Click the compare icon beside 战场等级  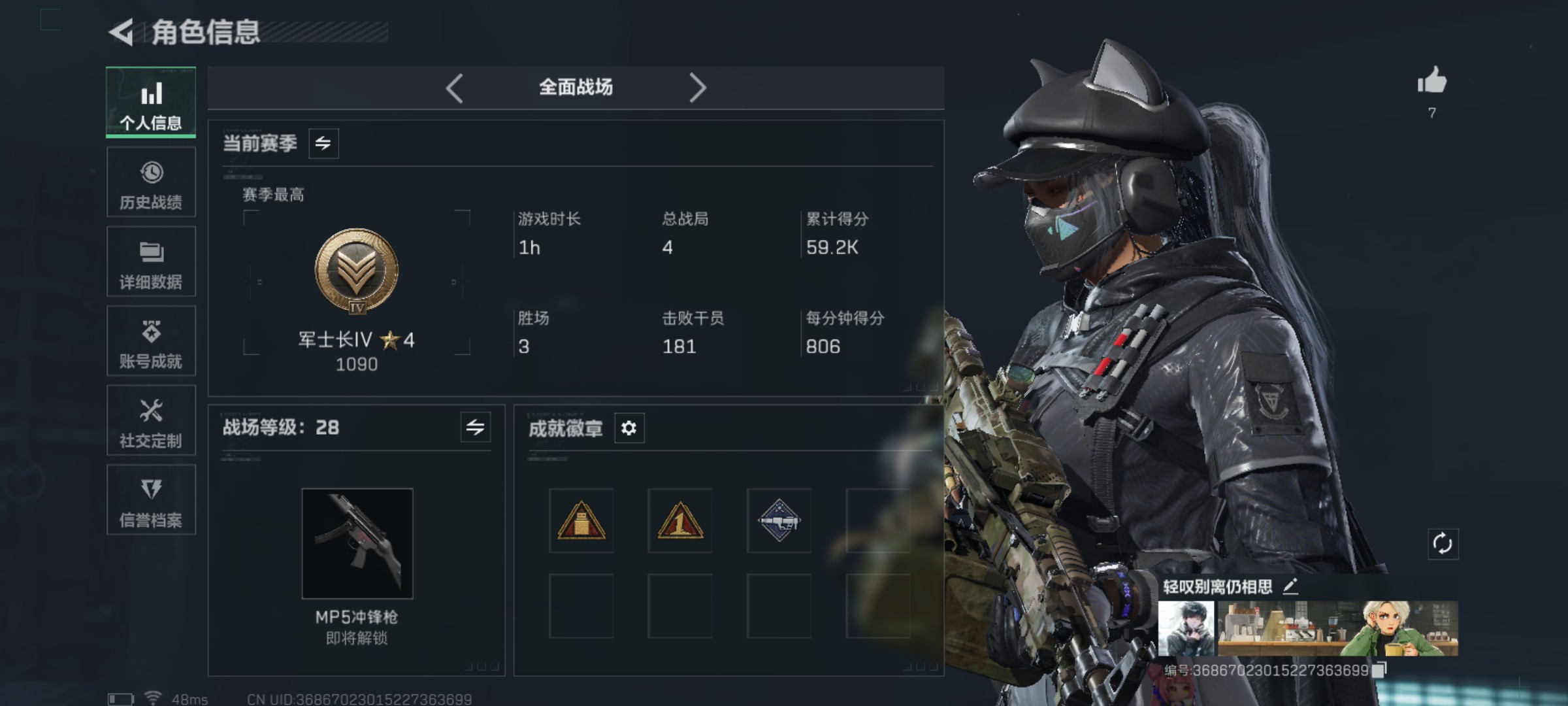(x=476, y=429)
